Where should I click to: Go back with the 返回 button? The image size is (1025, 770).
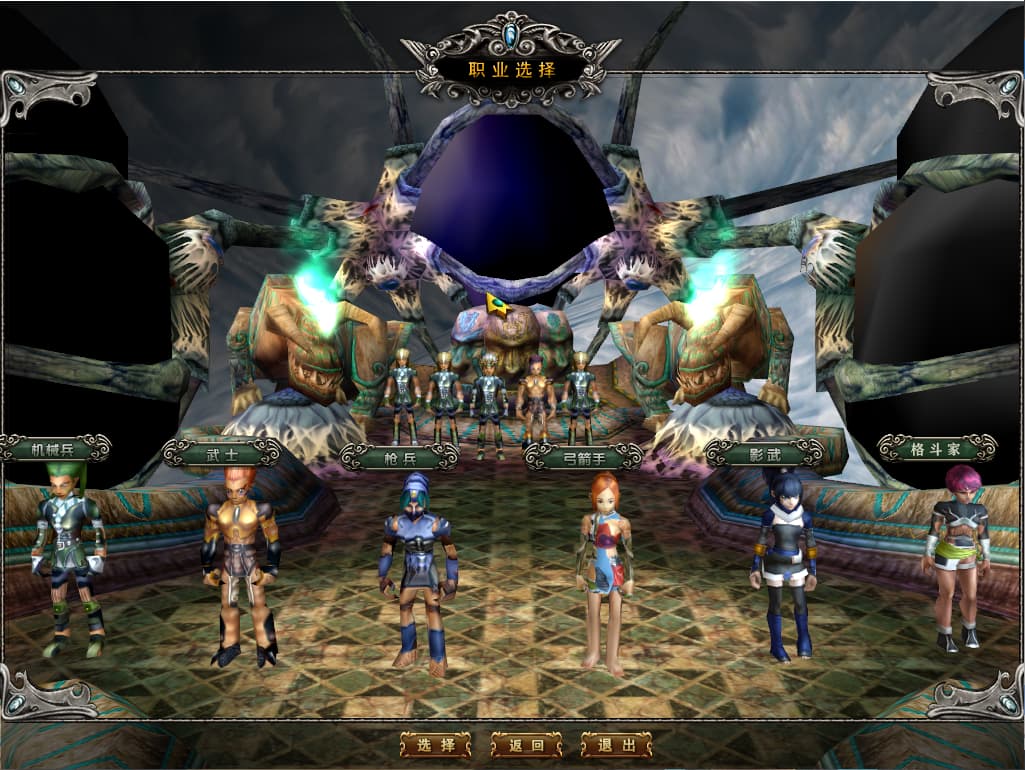(526, 745)
